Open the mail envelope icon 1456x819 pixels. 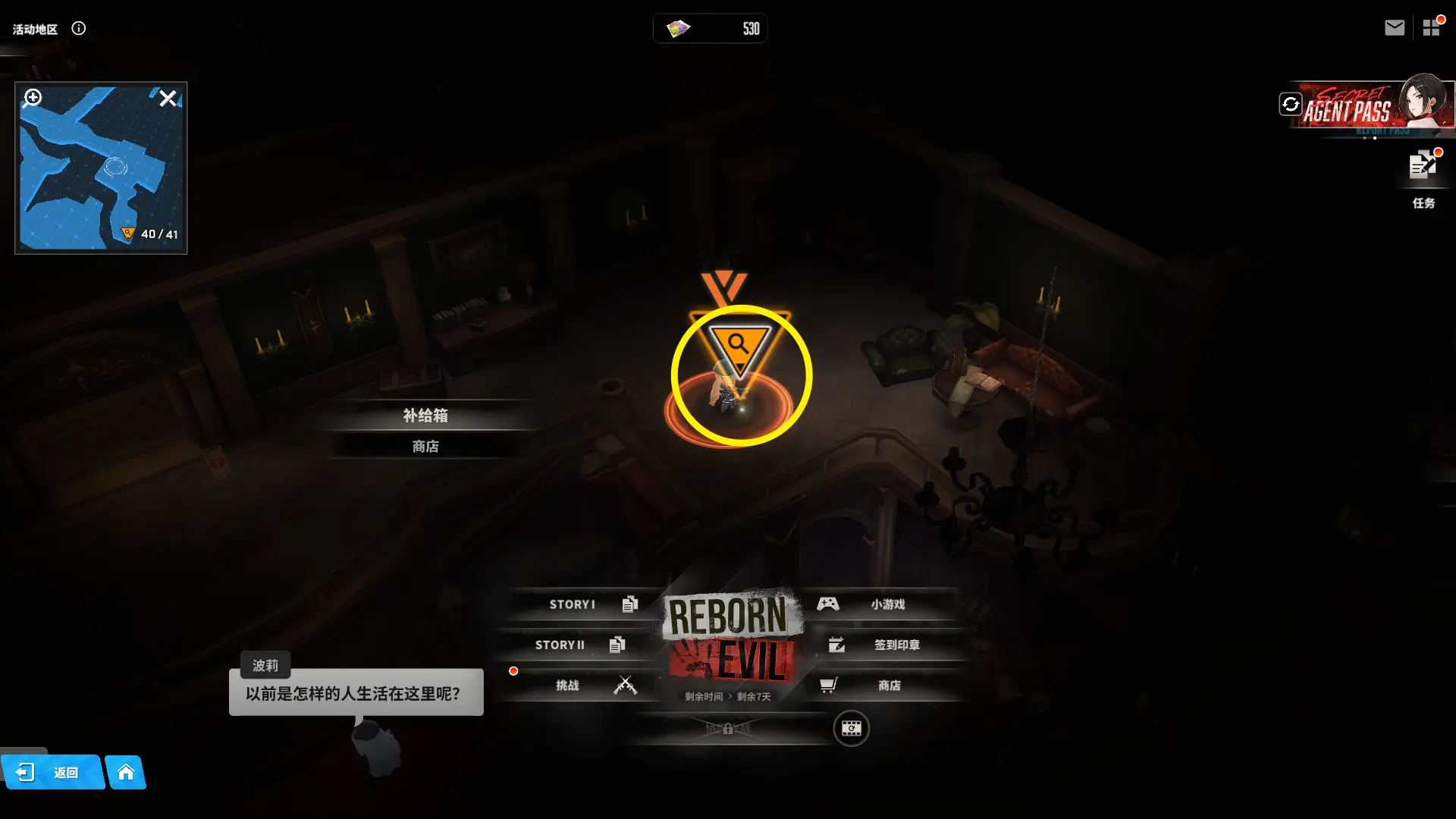(1394, 28)
